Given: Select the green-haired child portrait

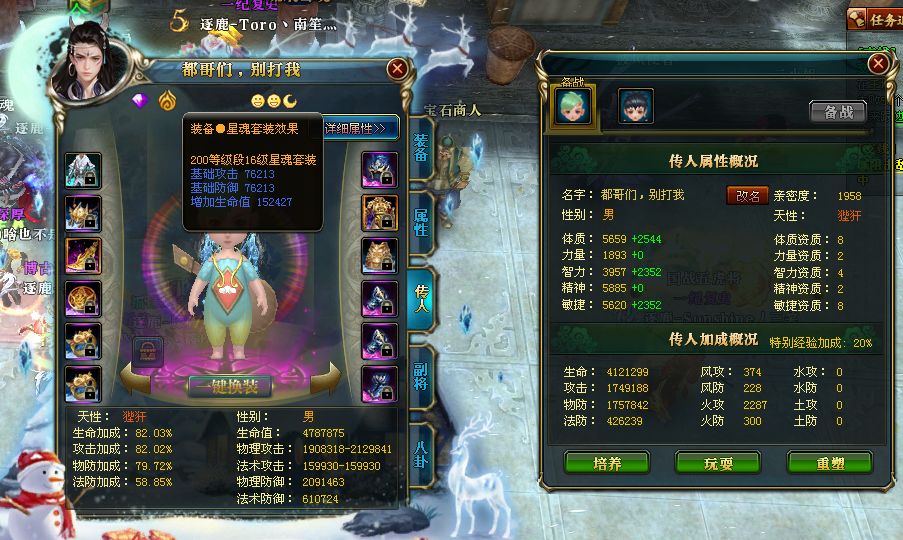Looking at the screenshot, I should [574, 106].
